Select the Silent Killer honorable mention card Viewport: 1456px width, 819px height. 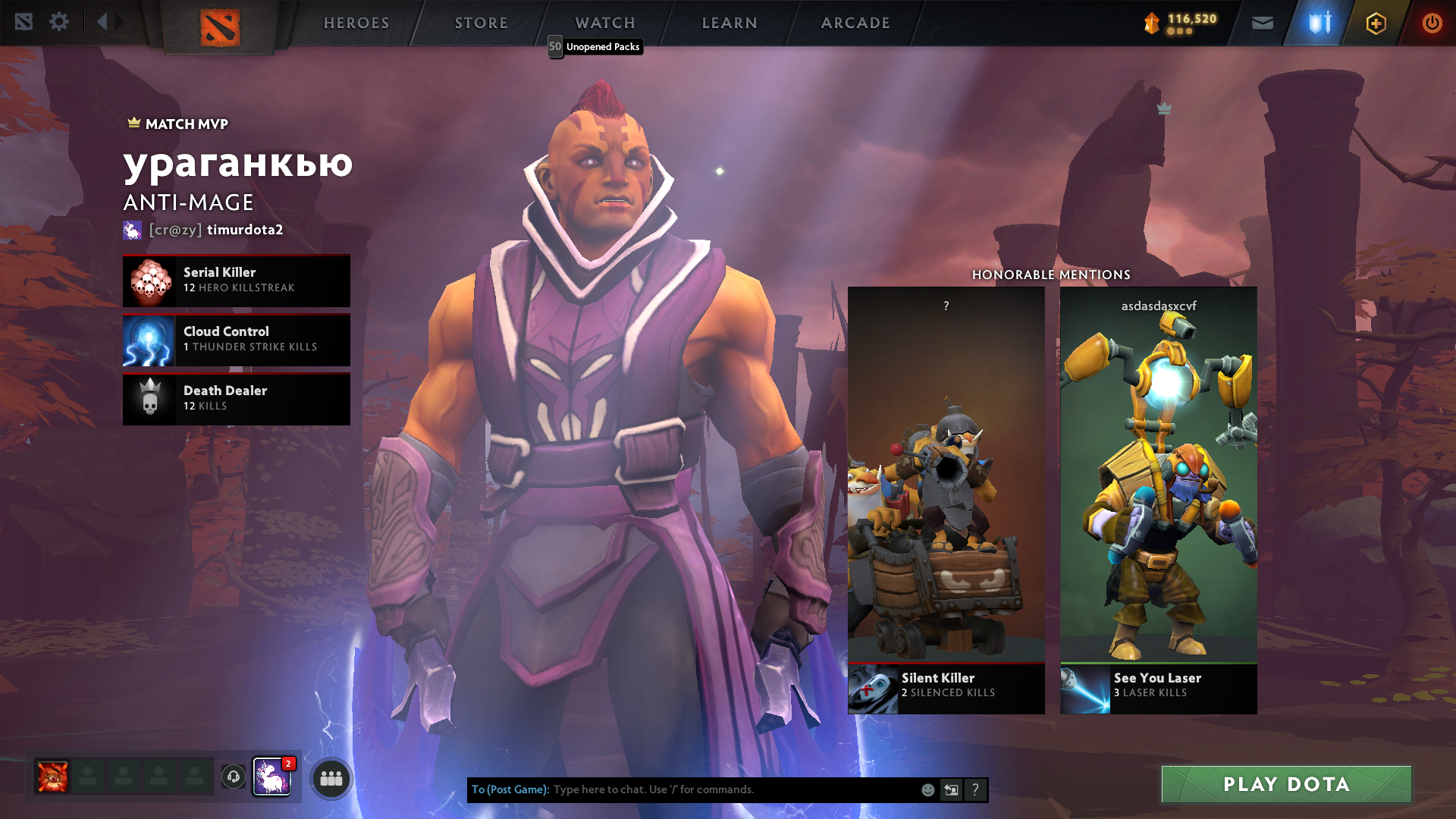(946, 500)
